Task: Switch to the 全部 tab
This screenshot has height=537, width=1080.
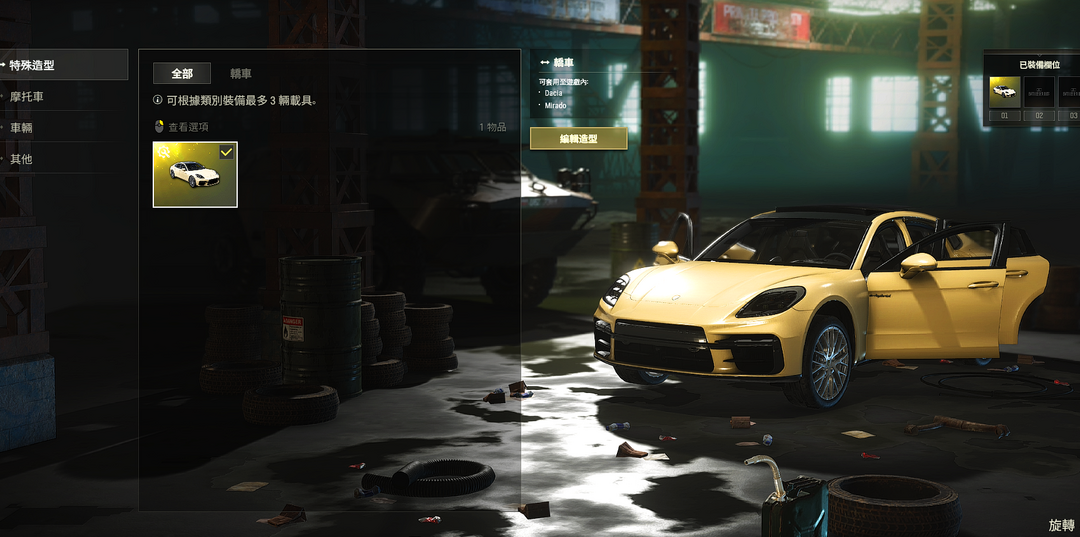Action: tap(182, 73)
